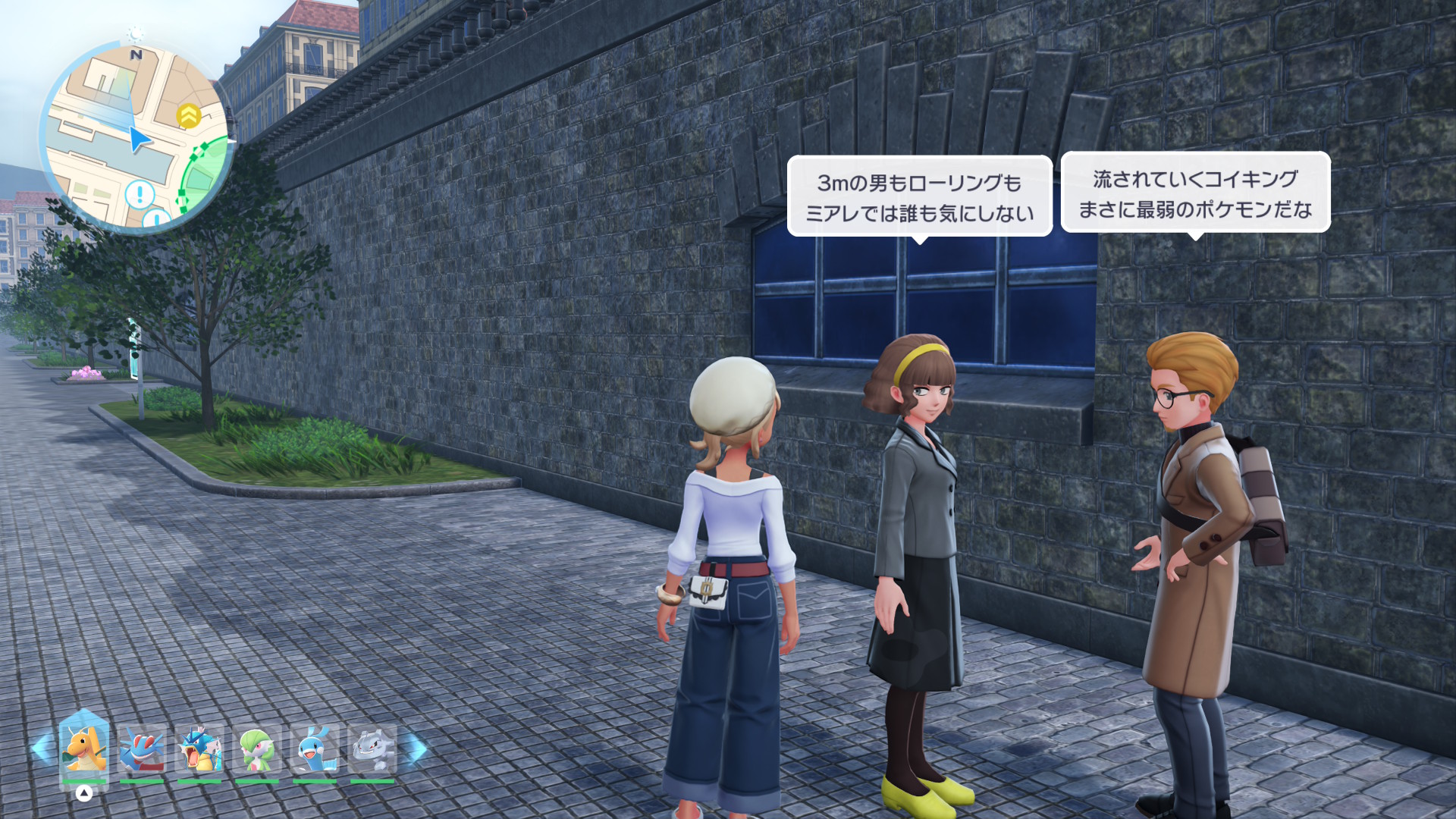Screen dimensions: 1456x819
Task: Click the right arrow beside the party bar
Action: coord(415,748)
